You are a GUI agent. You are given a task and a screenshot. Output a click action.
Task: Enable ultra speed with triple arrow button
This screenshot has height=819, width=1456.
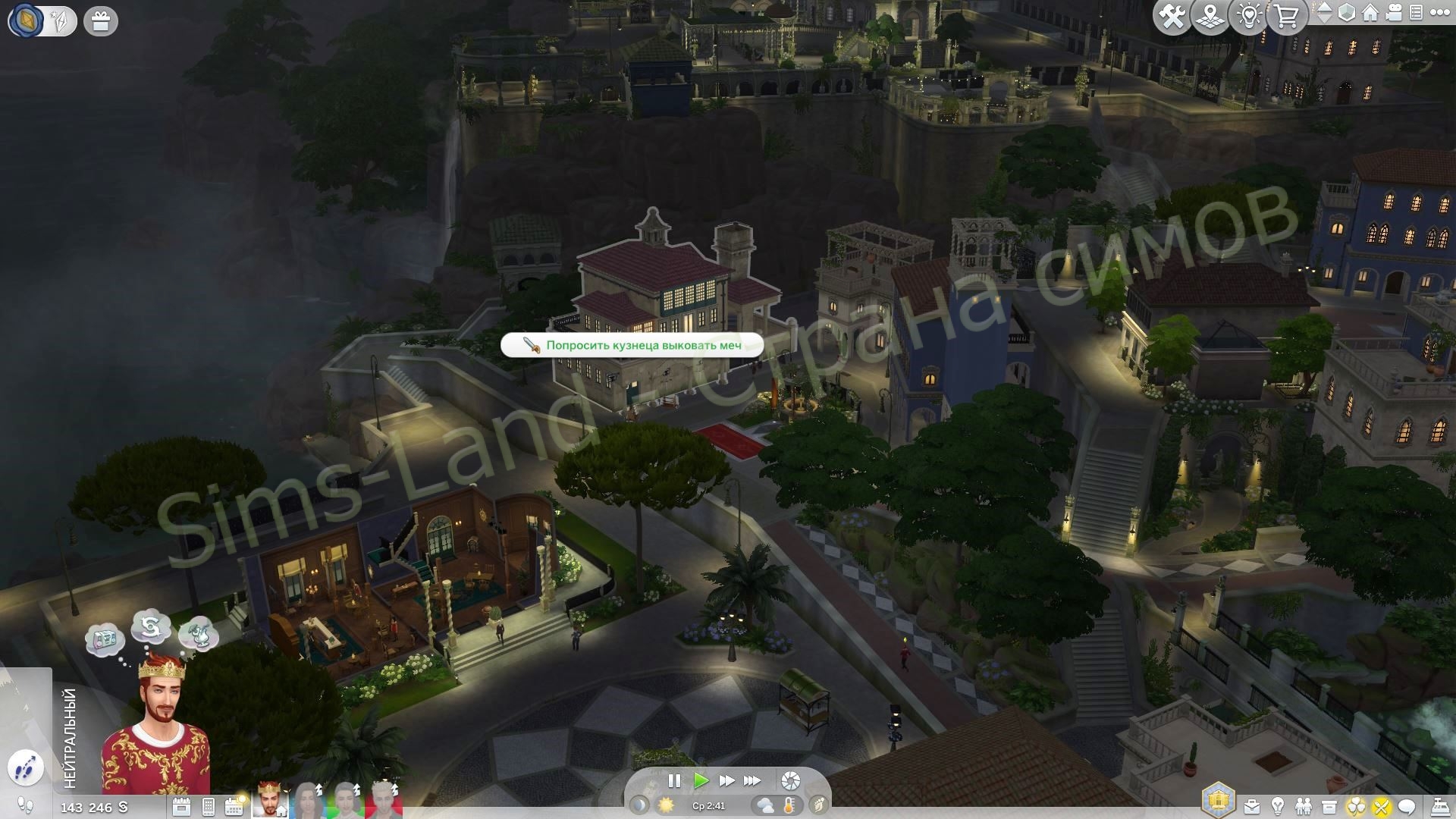pos(752,781)
